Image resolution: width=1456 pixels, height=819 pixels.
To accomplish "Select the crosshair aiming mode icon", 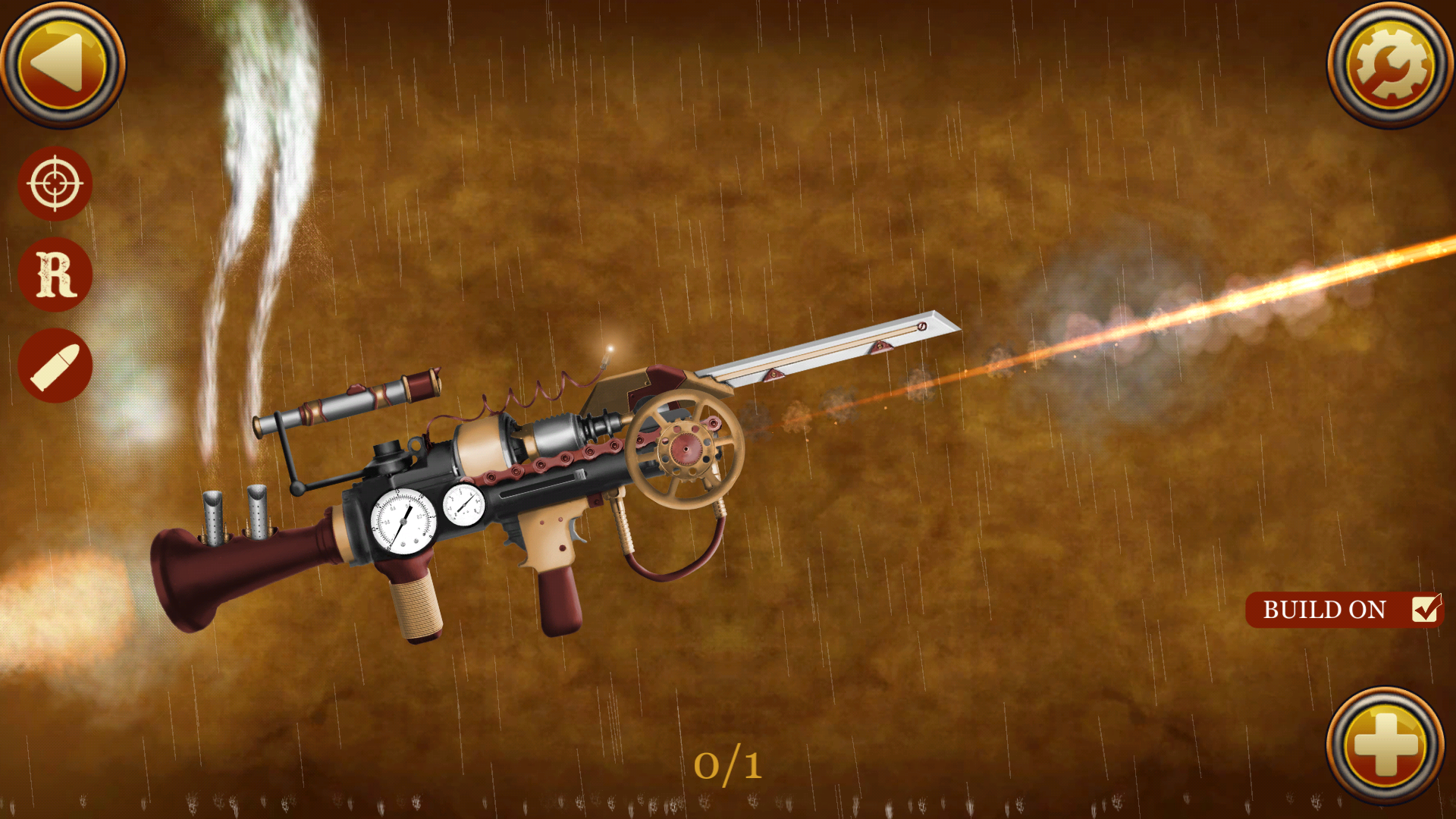I will [55, 184].
